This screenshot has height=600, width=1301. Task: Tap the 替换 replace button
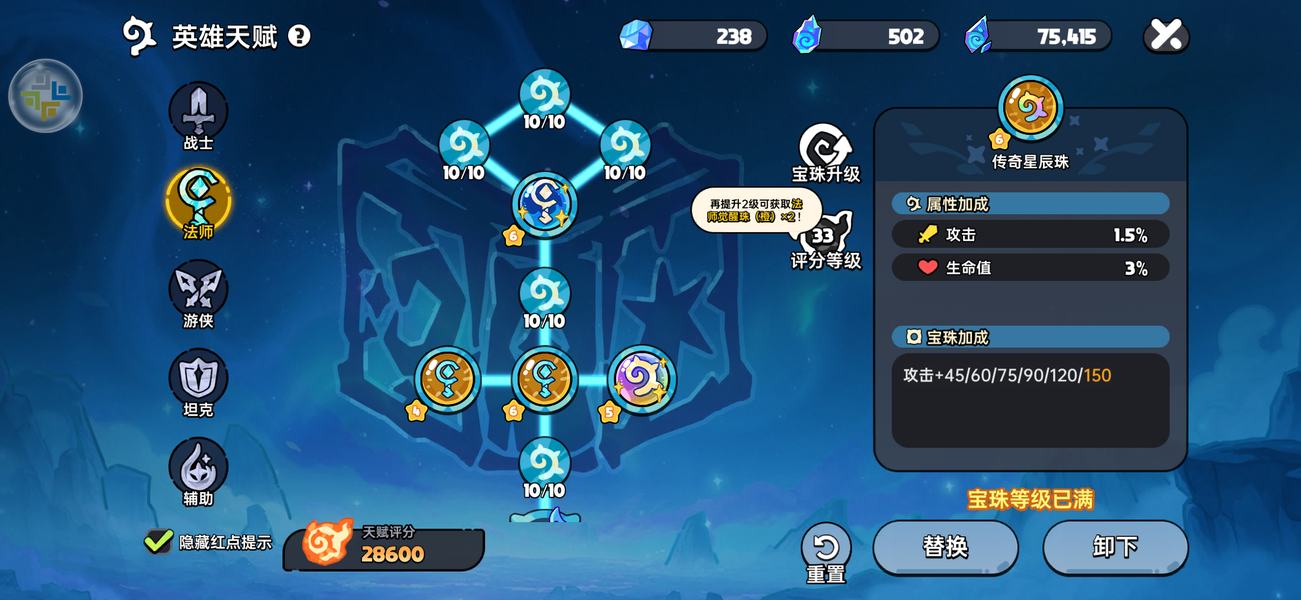click(x=945, y=547)
